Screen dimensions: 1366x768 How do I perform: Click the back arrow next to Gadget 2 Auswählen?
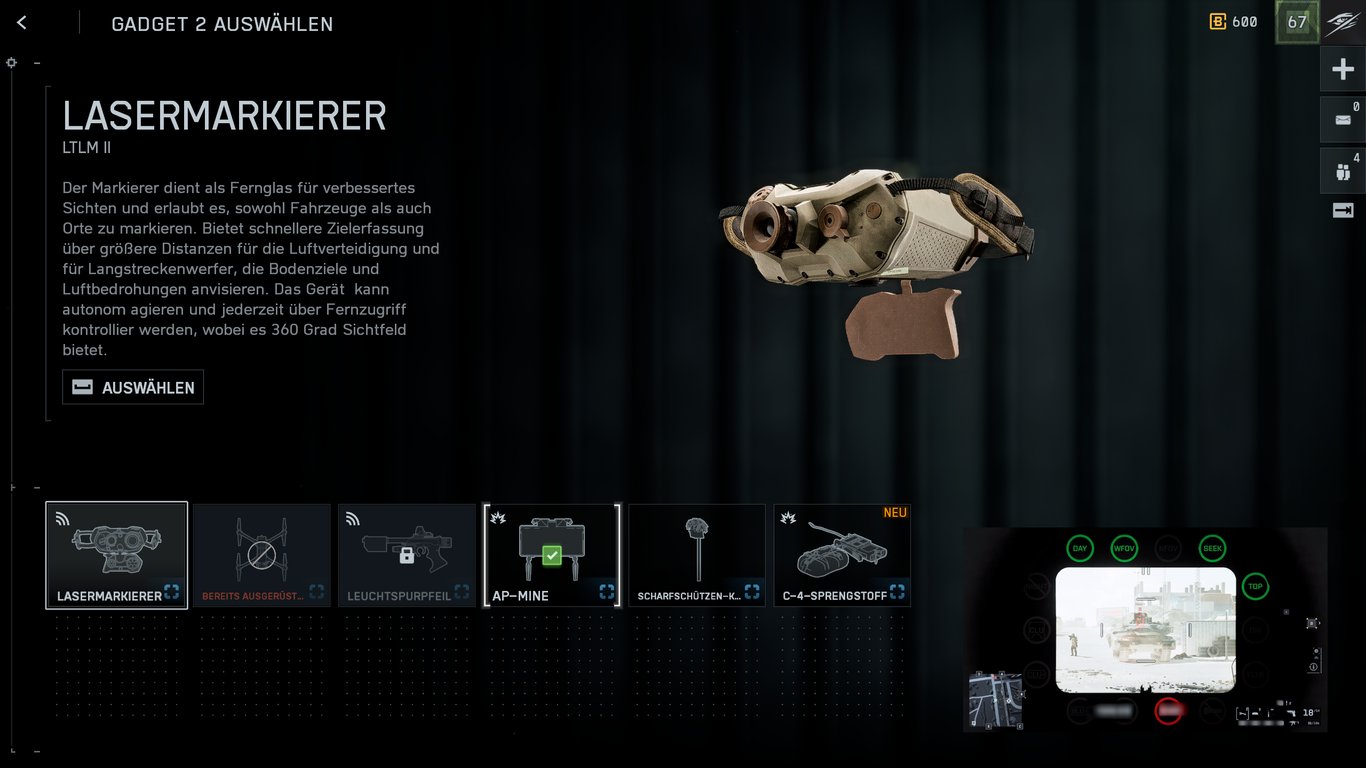(21, 22)
